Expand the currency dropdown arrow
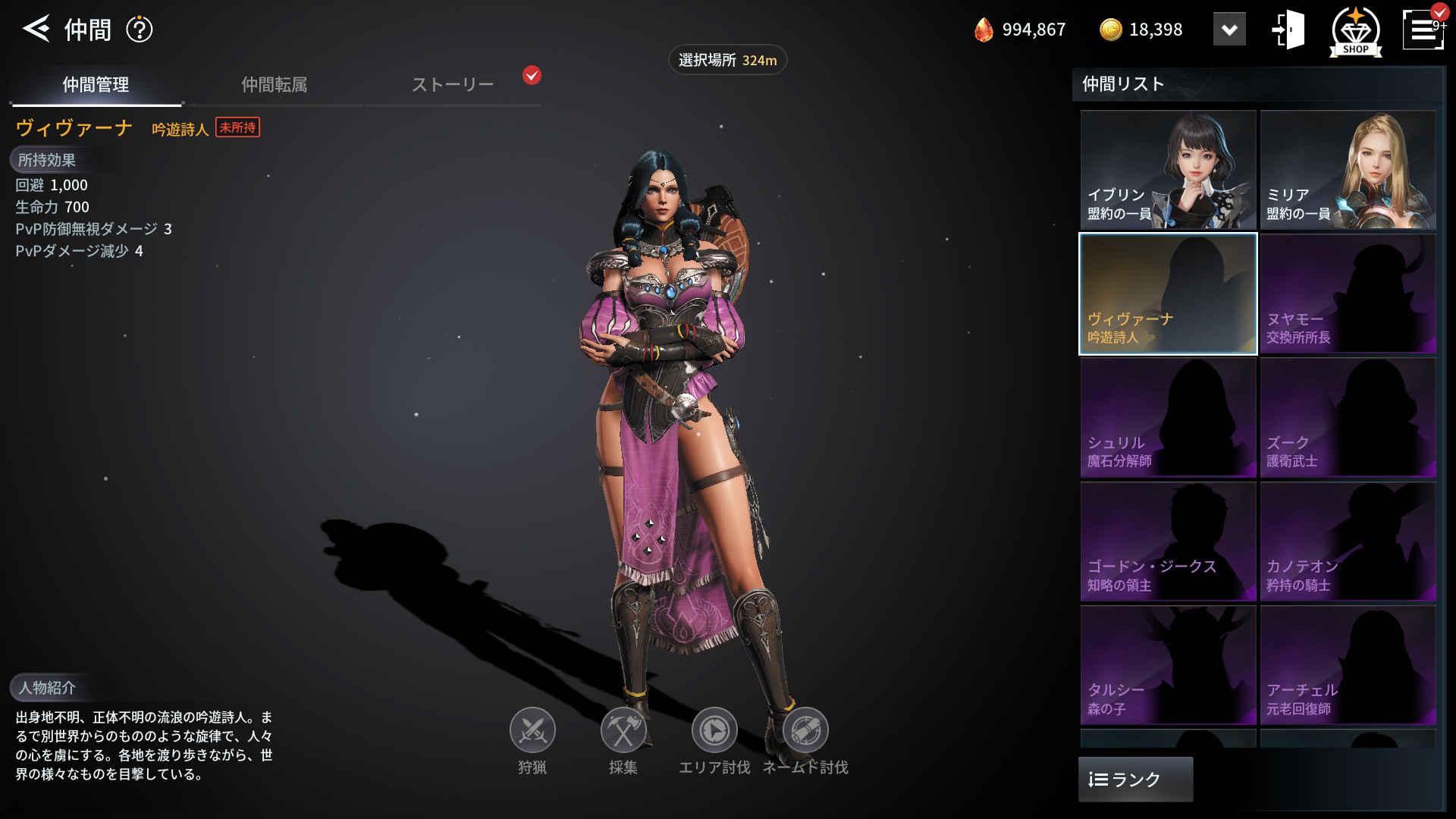 [x=1229, y=30]
